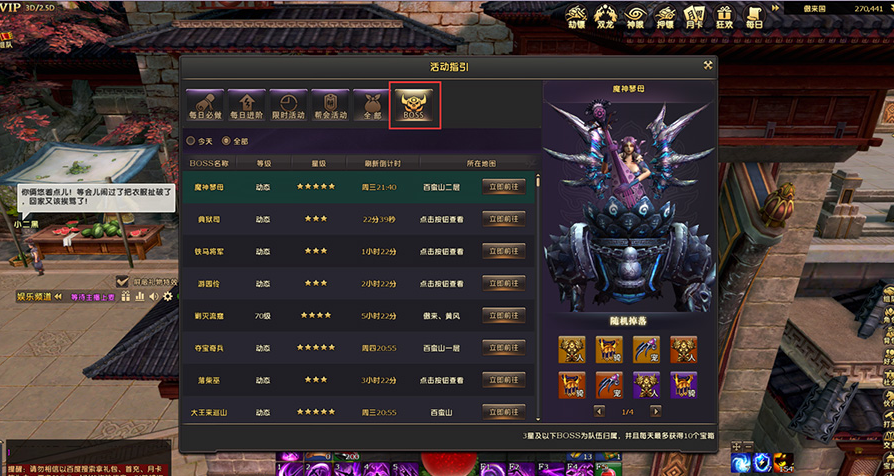Switch to the 每日必做 tab
Screen dimensions: 894x476
pyautogui.click(x=205, y=104)
